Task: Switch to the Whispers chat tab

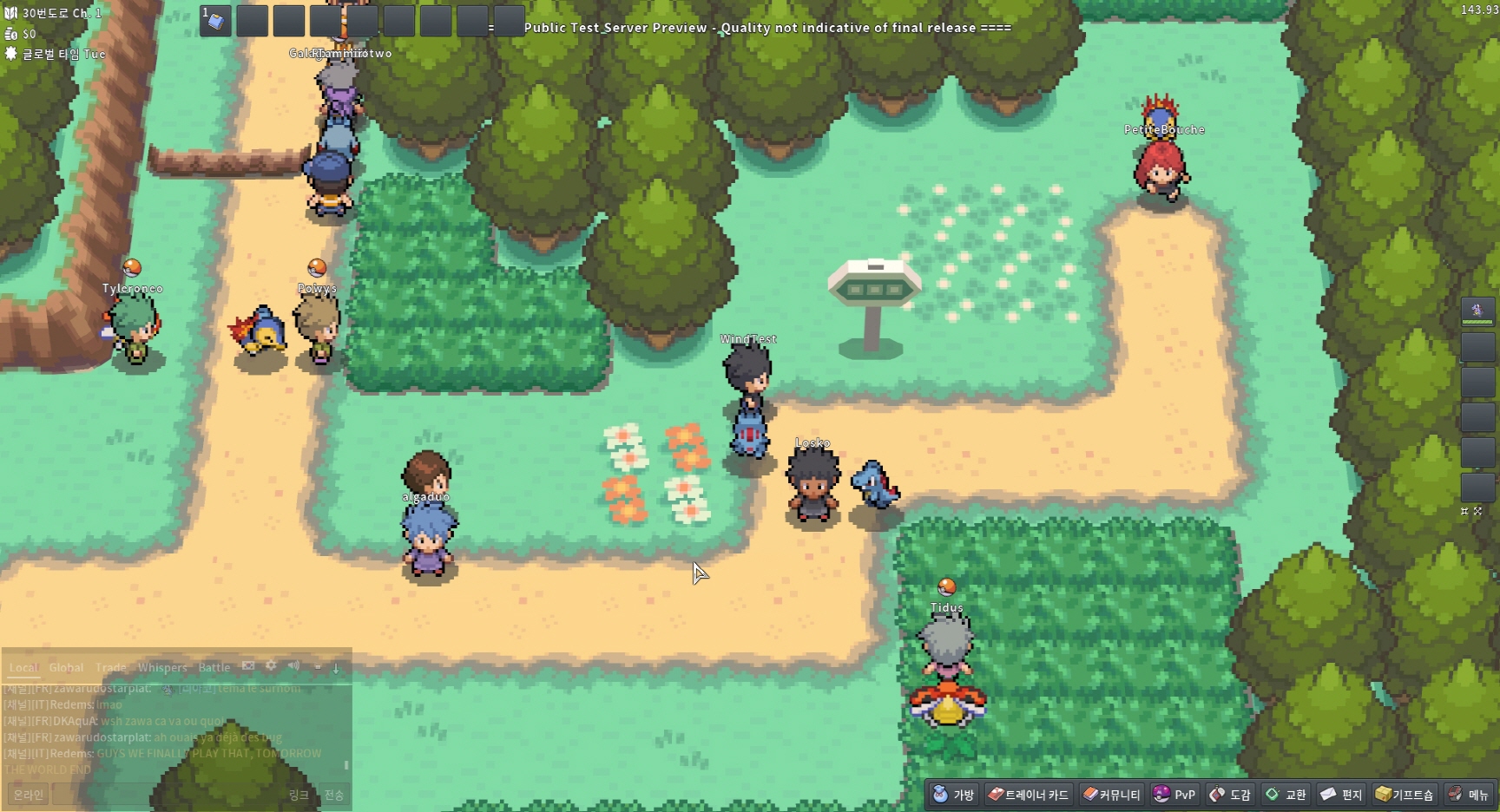Action: point(162,667)
